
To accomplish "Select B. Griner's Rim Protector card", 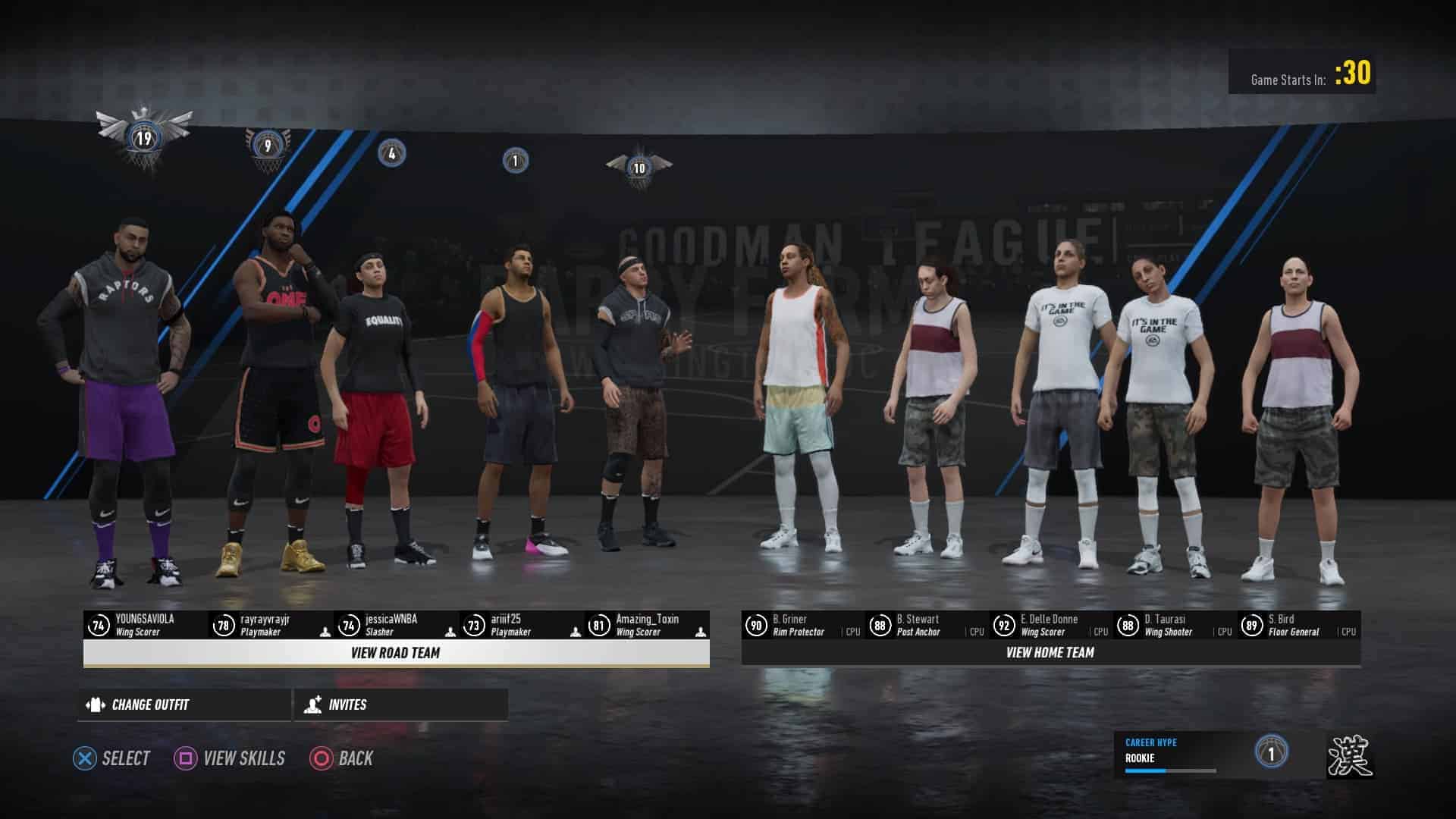I will click(x=802, y=626).
